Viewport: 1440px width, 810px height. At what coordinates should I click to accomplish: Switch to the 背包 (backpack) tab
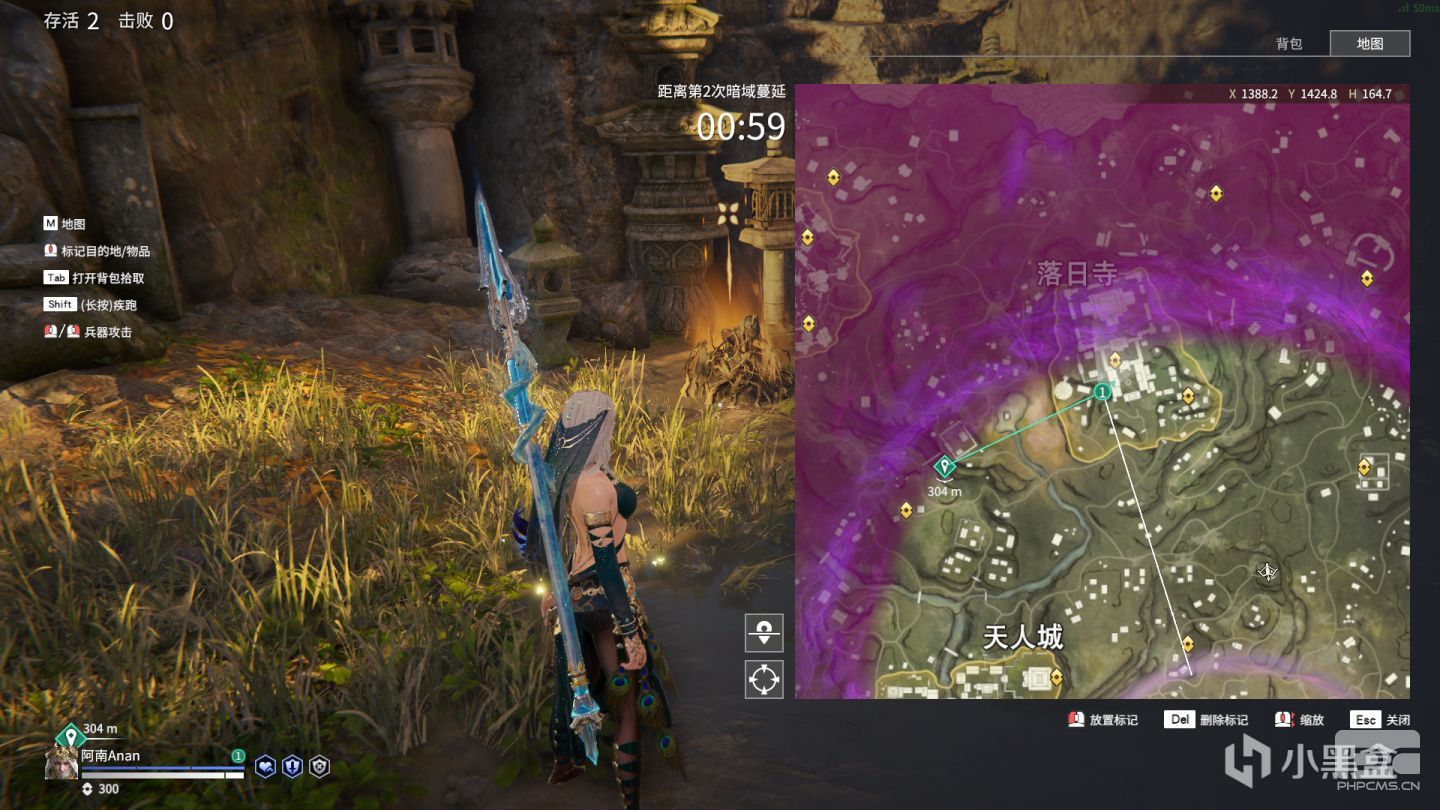[1288, 44]
